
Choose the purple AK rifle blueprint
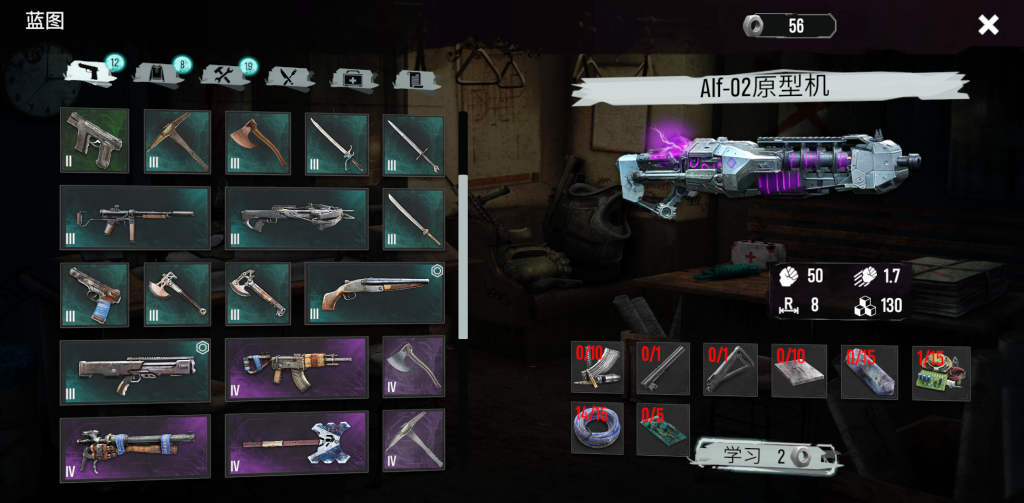pos(295,368)
